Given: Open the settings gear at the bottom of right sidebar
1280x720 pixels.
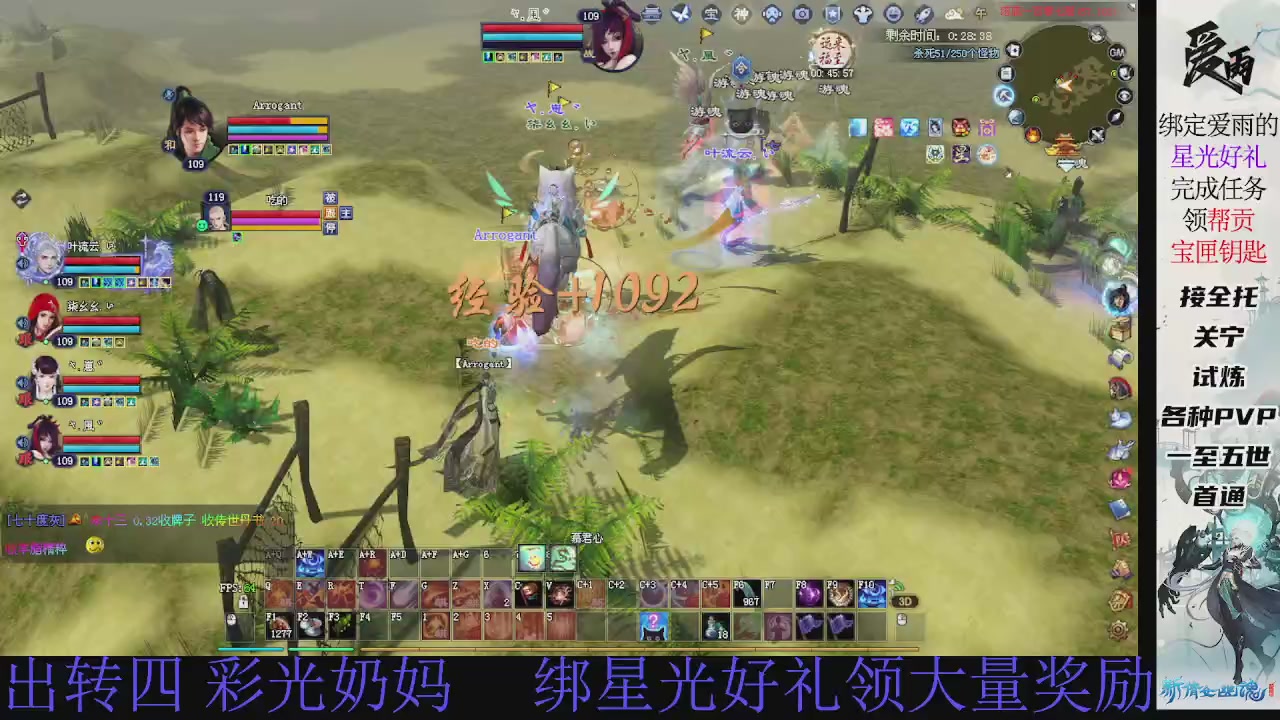Looking at the screenshot, I should (x=1118, y=630).
